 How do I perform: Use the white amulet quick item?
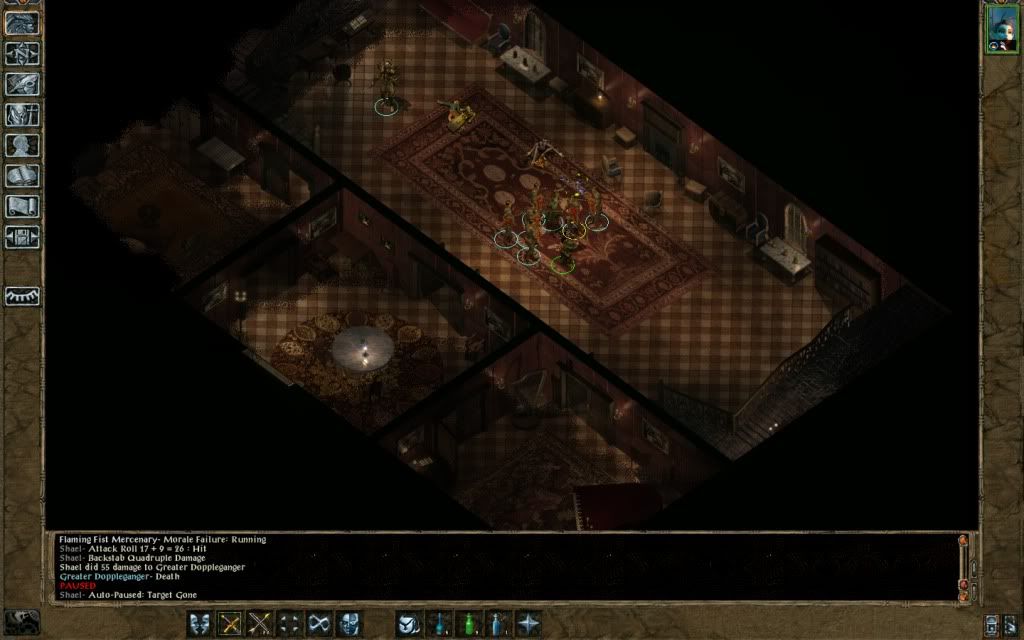pyautogui.click(x=408, y=623)
